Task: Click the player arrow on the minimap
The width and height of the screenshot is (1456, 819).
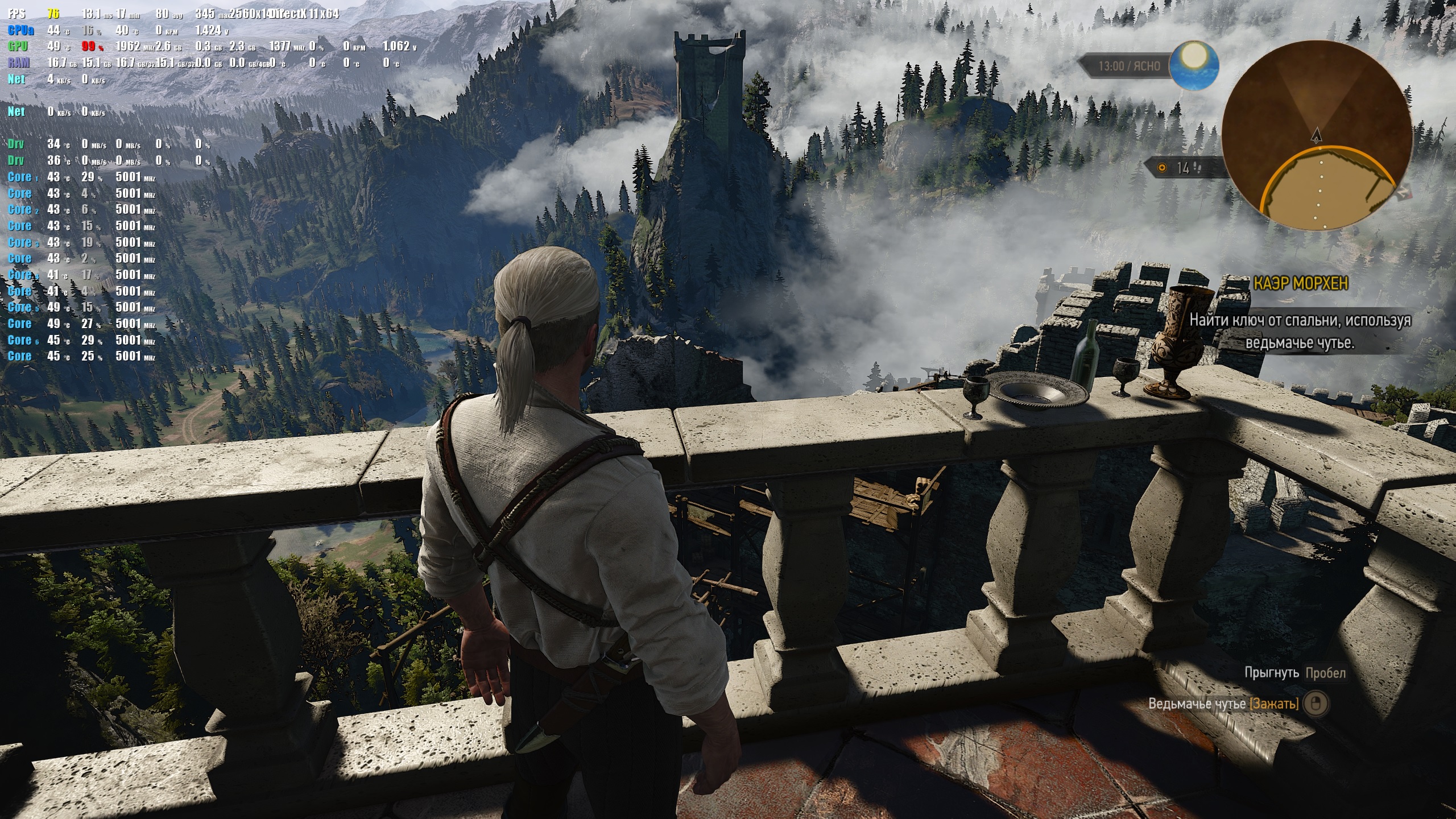Action: coord(1316,135)
